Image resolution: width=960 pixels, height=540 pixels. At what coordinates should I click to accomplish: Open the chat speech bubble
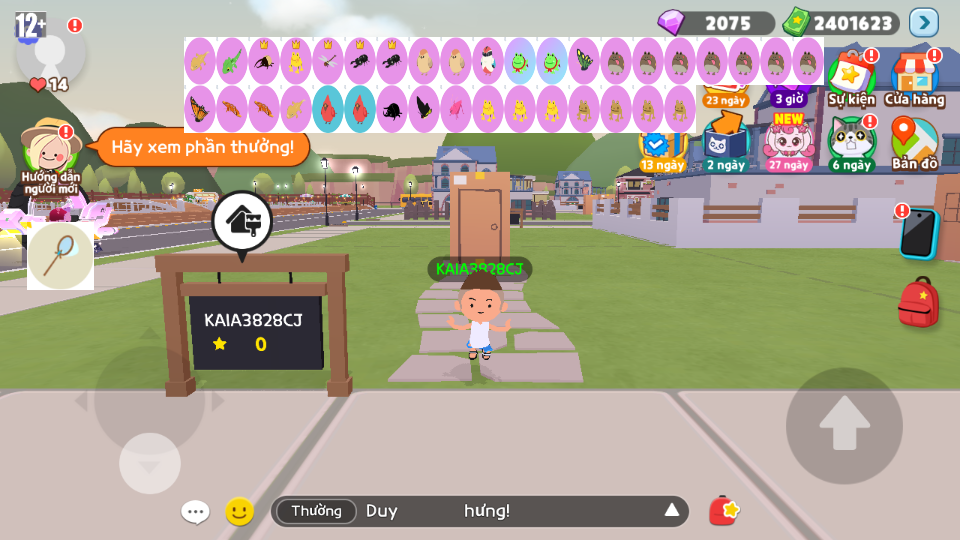pos(195,512)
